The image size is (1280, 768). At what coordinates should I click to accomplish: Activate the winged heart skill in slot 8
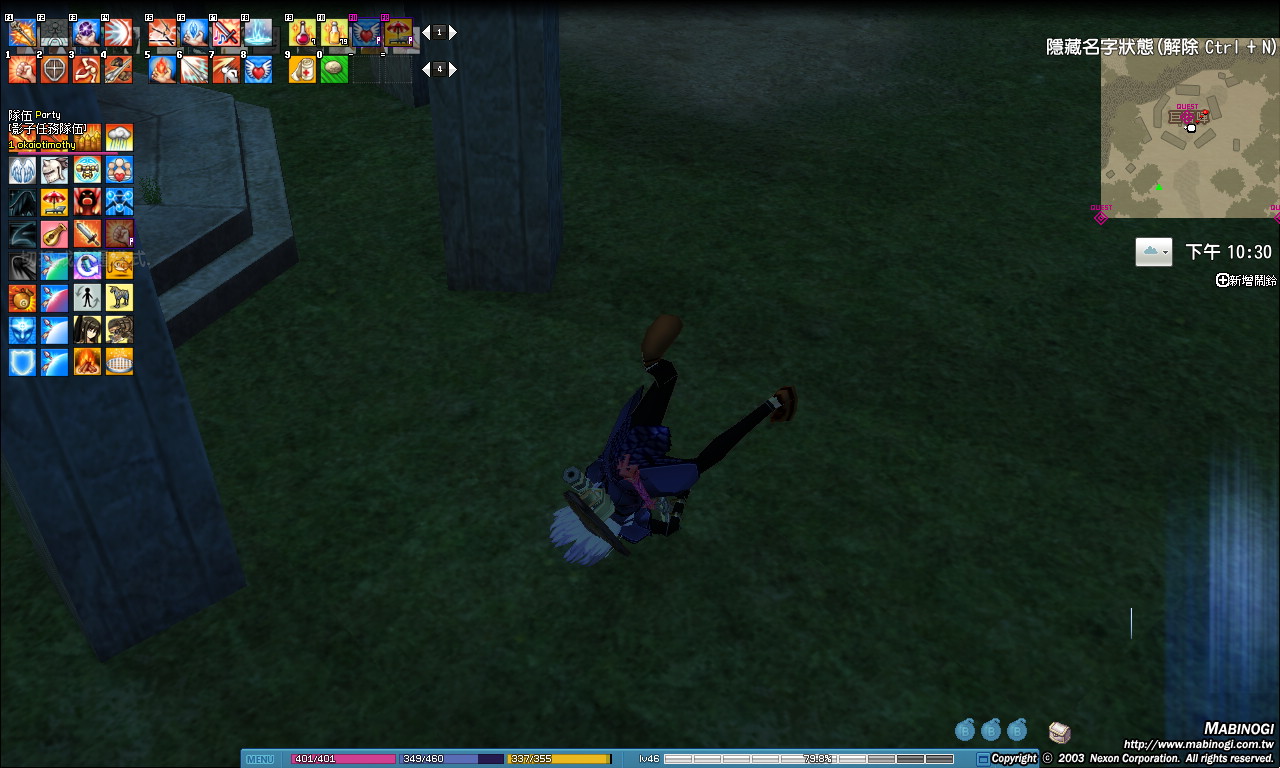[x=258, y=69]
